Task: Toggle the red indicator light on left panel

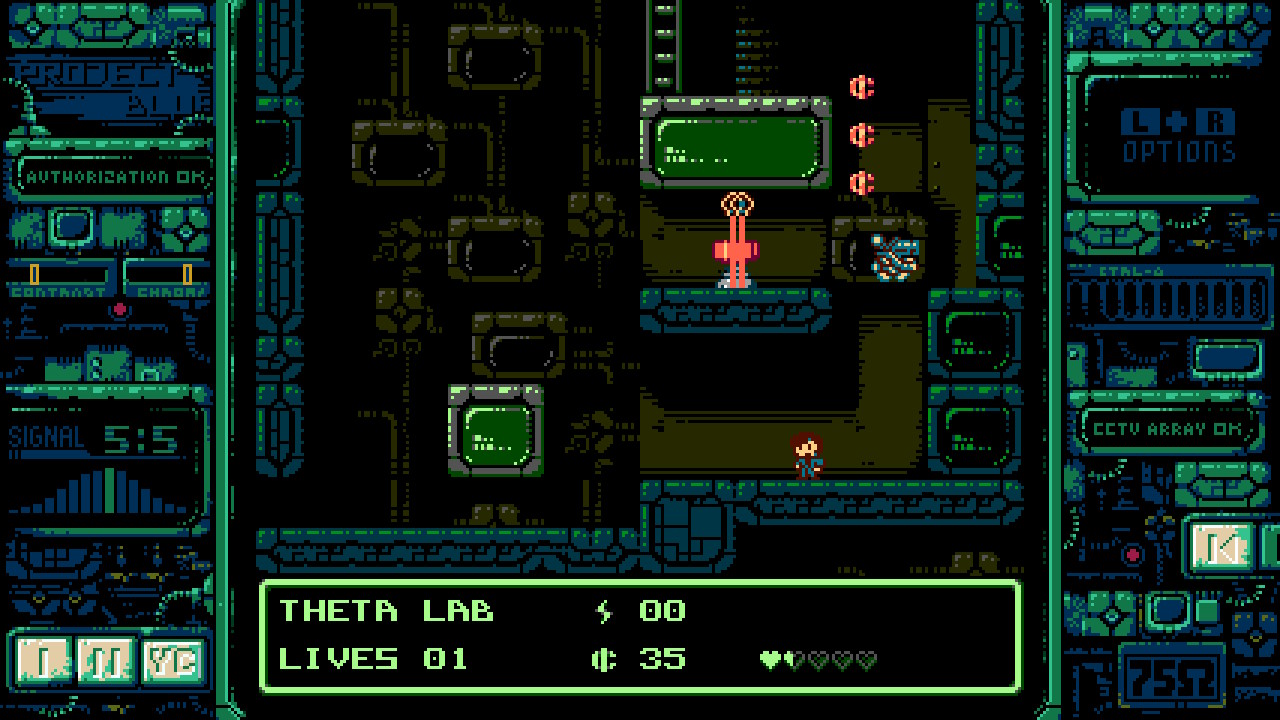Action: point(122,309)
